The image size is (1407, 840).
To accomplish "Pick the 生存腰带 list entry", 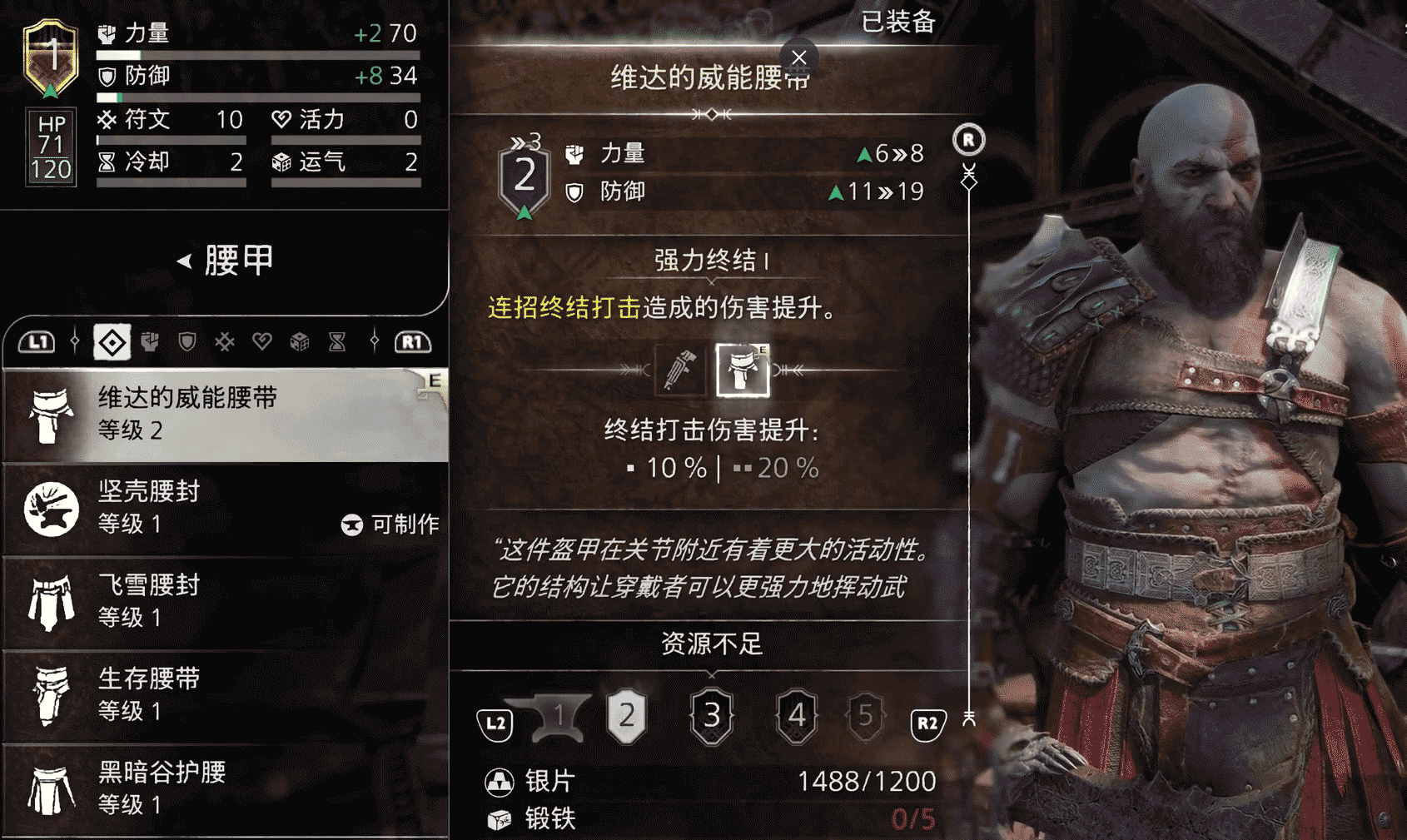I will [x=225, y=694].
